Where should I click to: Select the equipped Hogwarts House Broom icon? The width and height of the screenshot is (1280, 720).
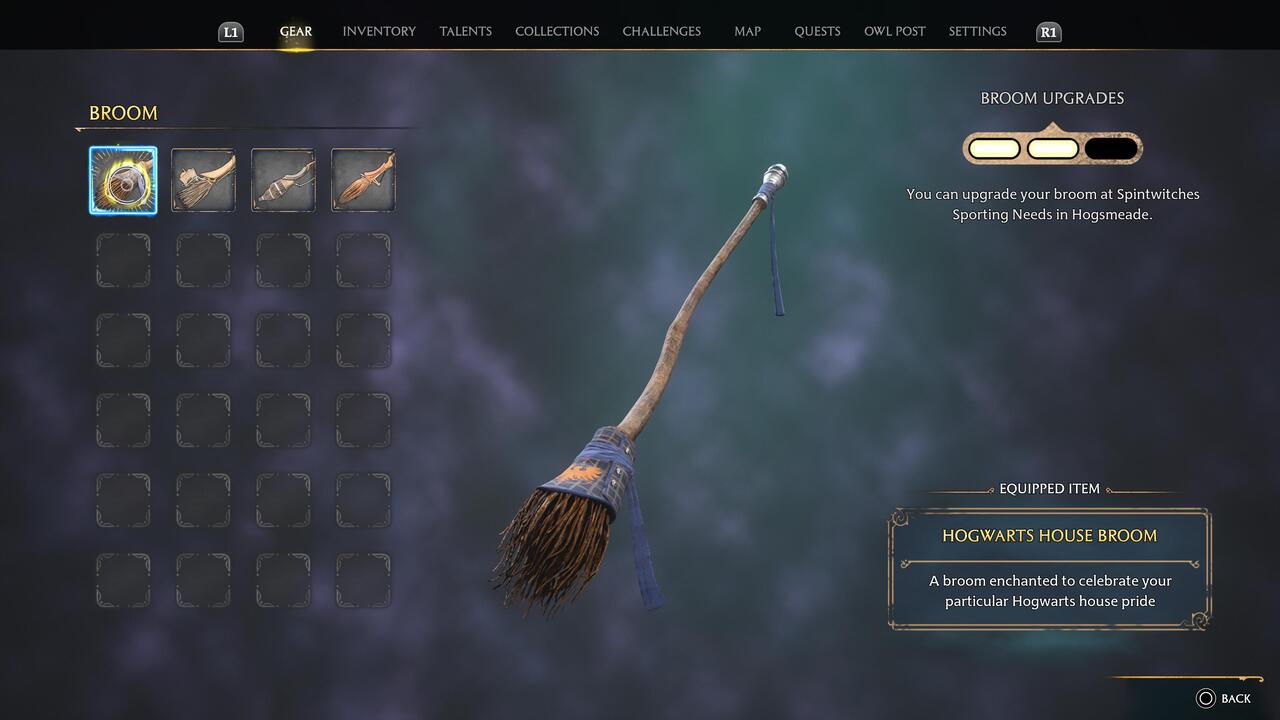pos(123,180)
